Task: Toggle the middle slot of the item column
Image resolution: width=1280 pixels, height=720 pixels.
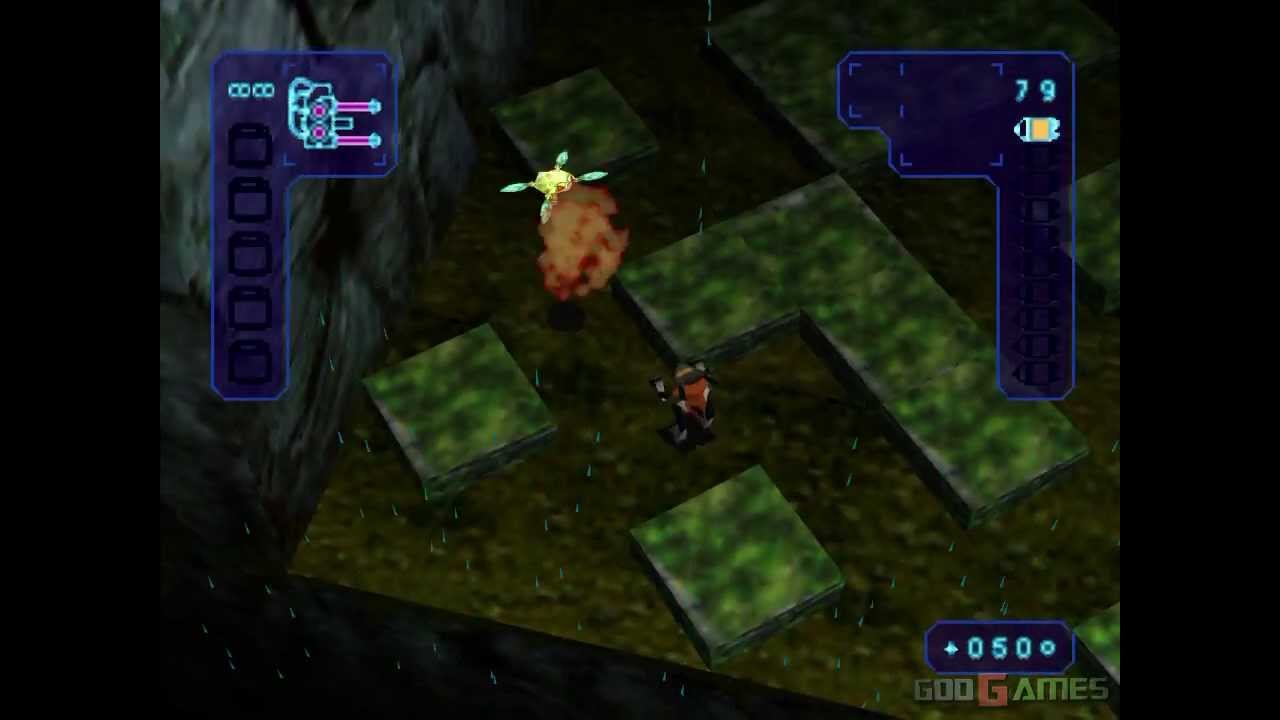Action: coord(247,250)
